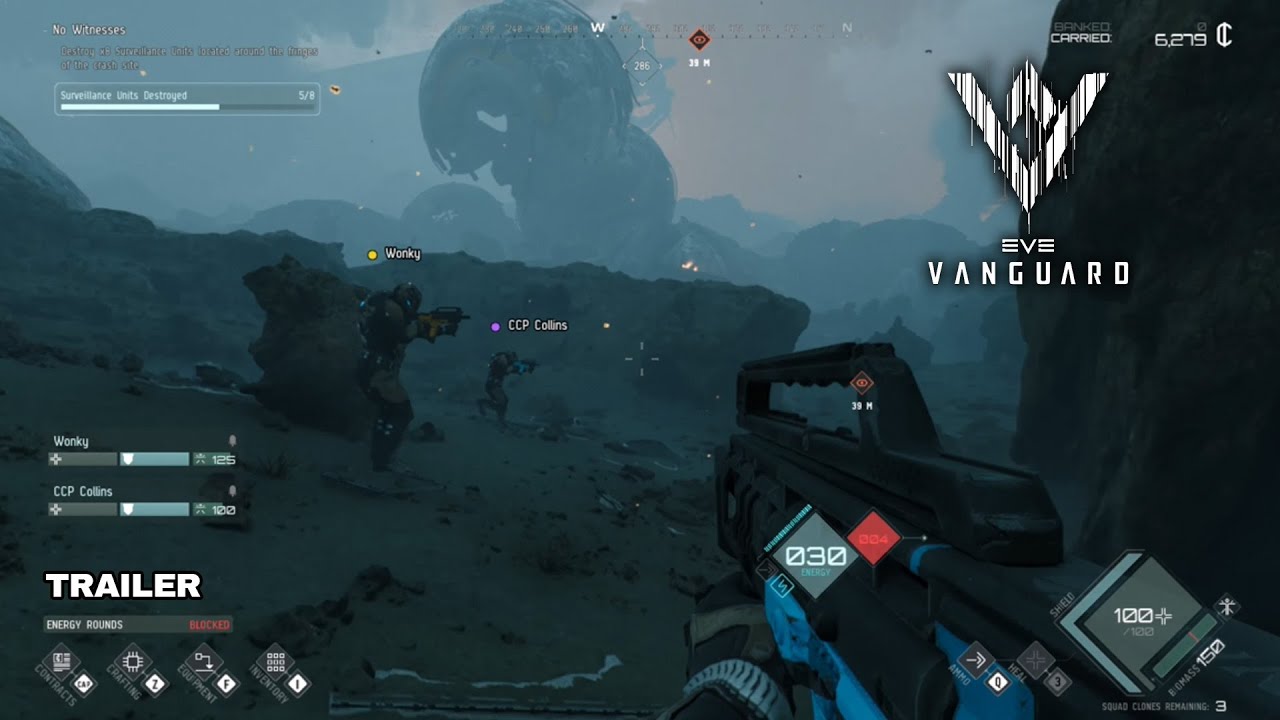Select the Heal icon

(x=1037, y=658)
